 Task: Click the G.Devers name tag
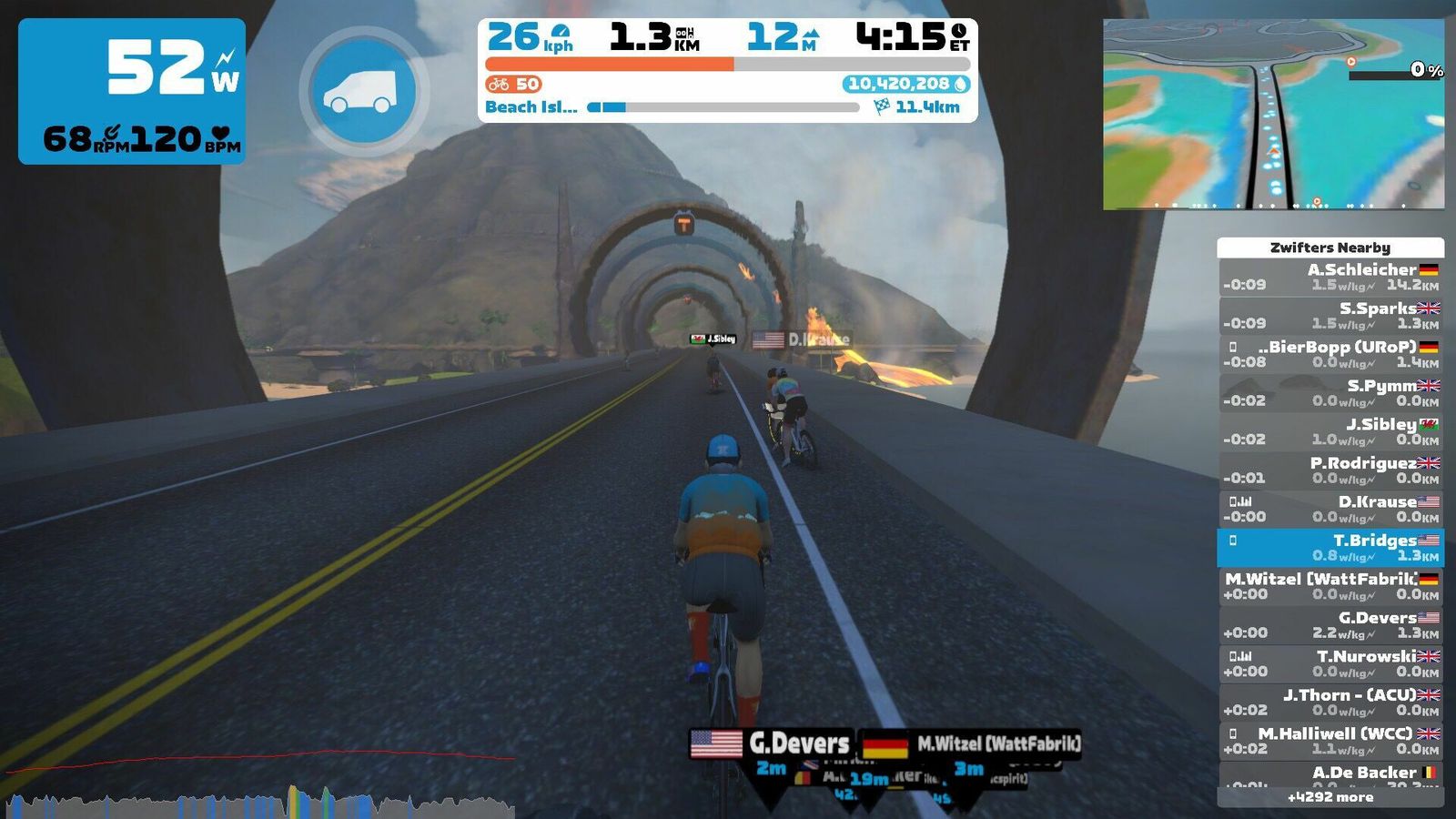click(x=772, y=744)
